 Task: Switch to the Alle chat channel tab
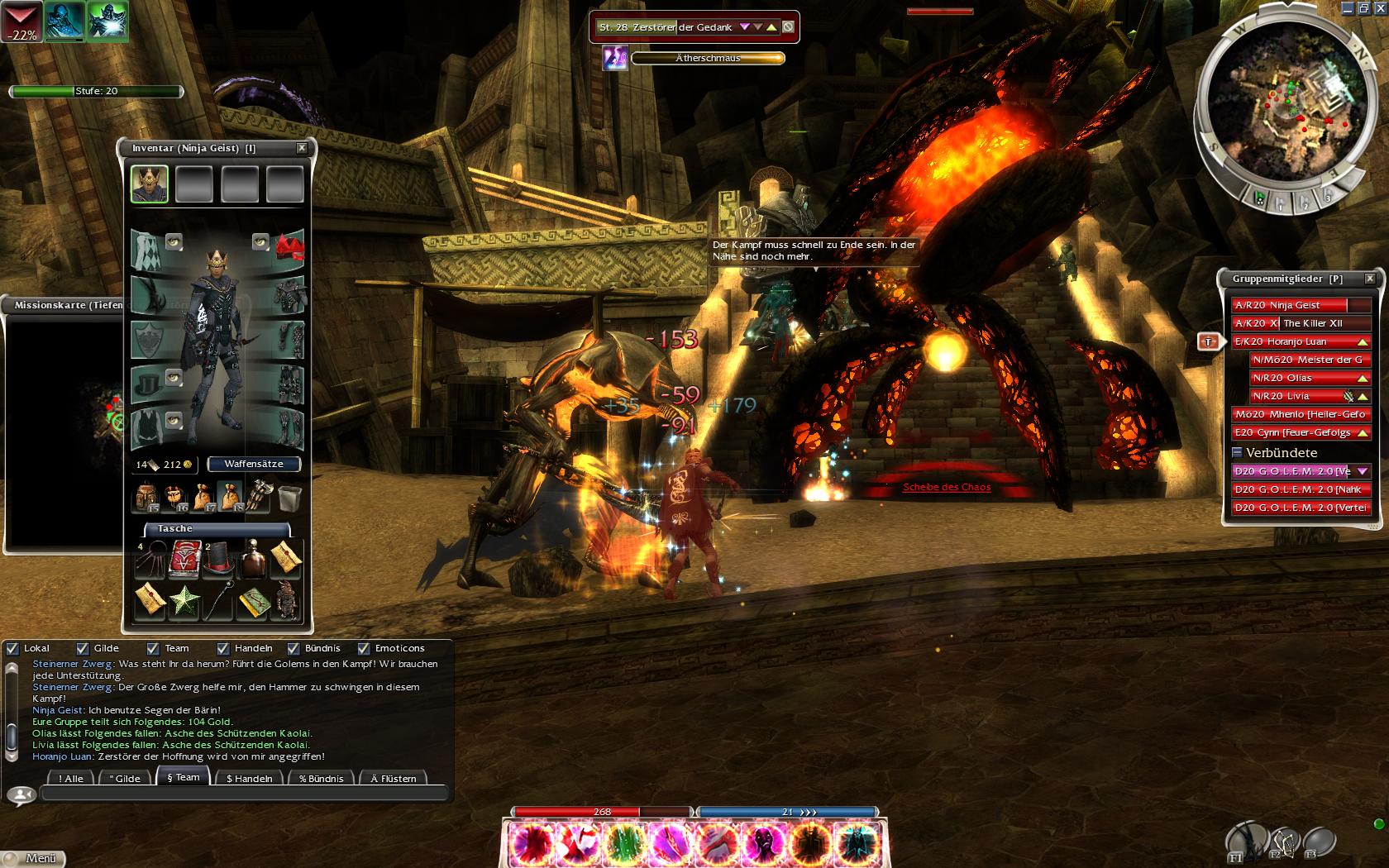pyautogui.click(x=71, y=778)
